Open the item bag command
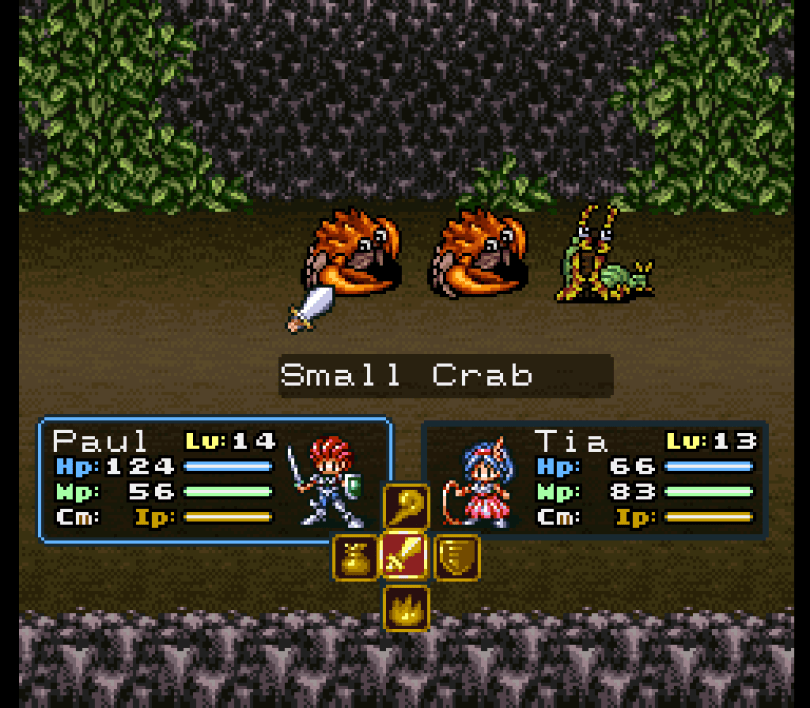 click(x=356, y=557)
